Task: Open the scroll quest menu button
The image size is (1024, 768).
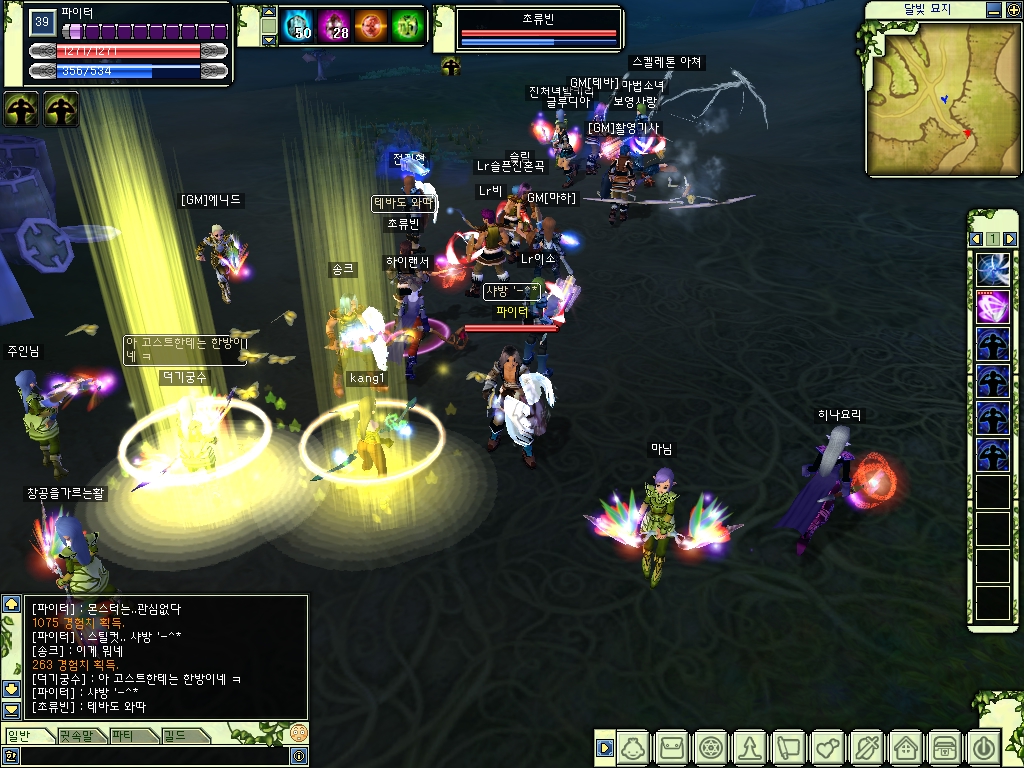Action: (x=788, y=747)
